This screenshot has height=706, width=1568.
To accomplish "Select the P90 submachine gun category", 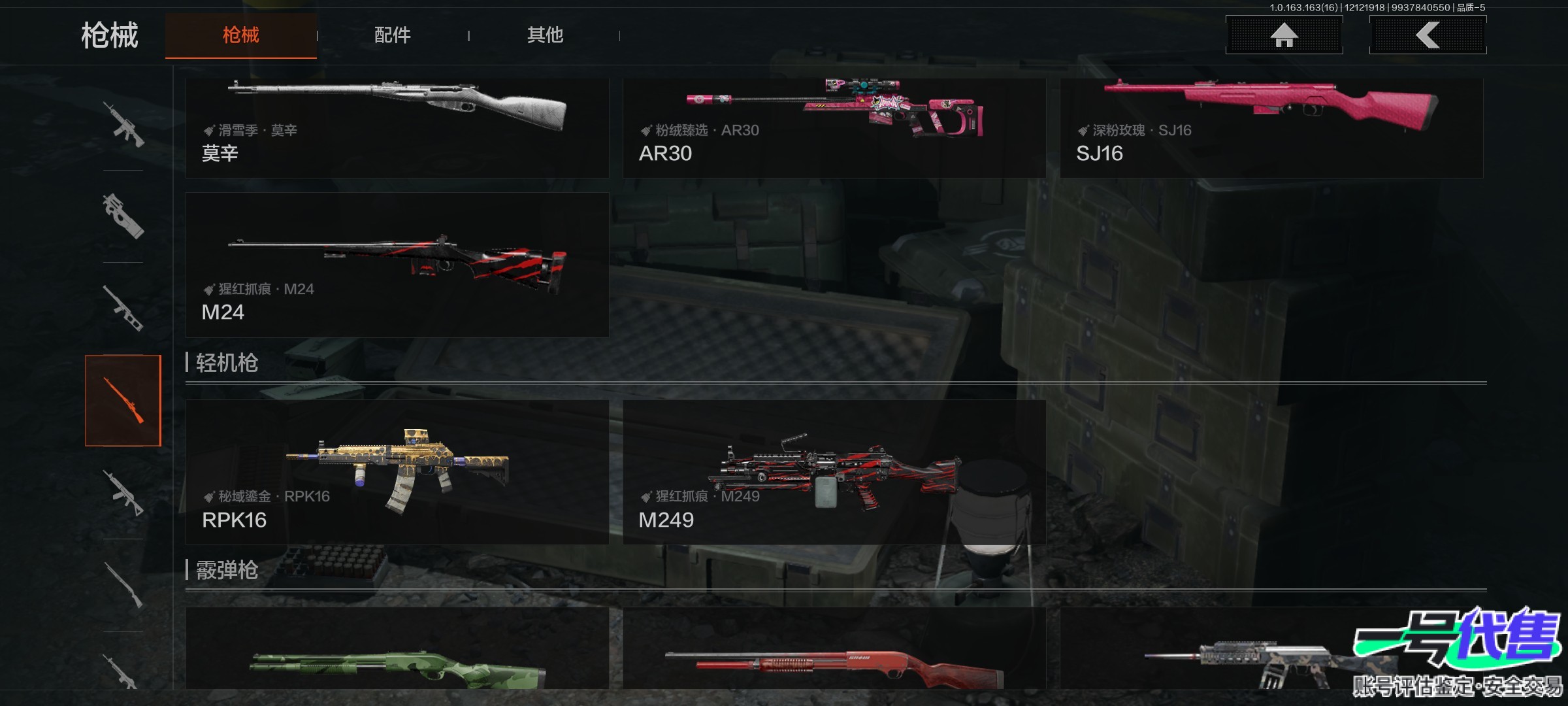I will [123, 216].
